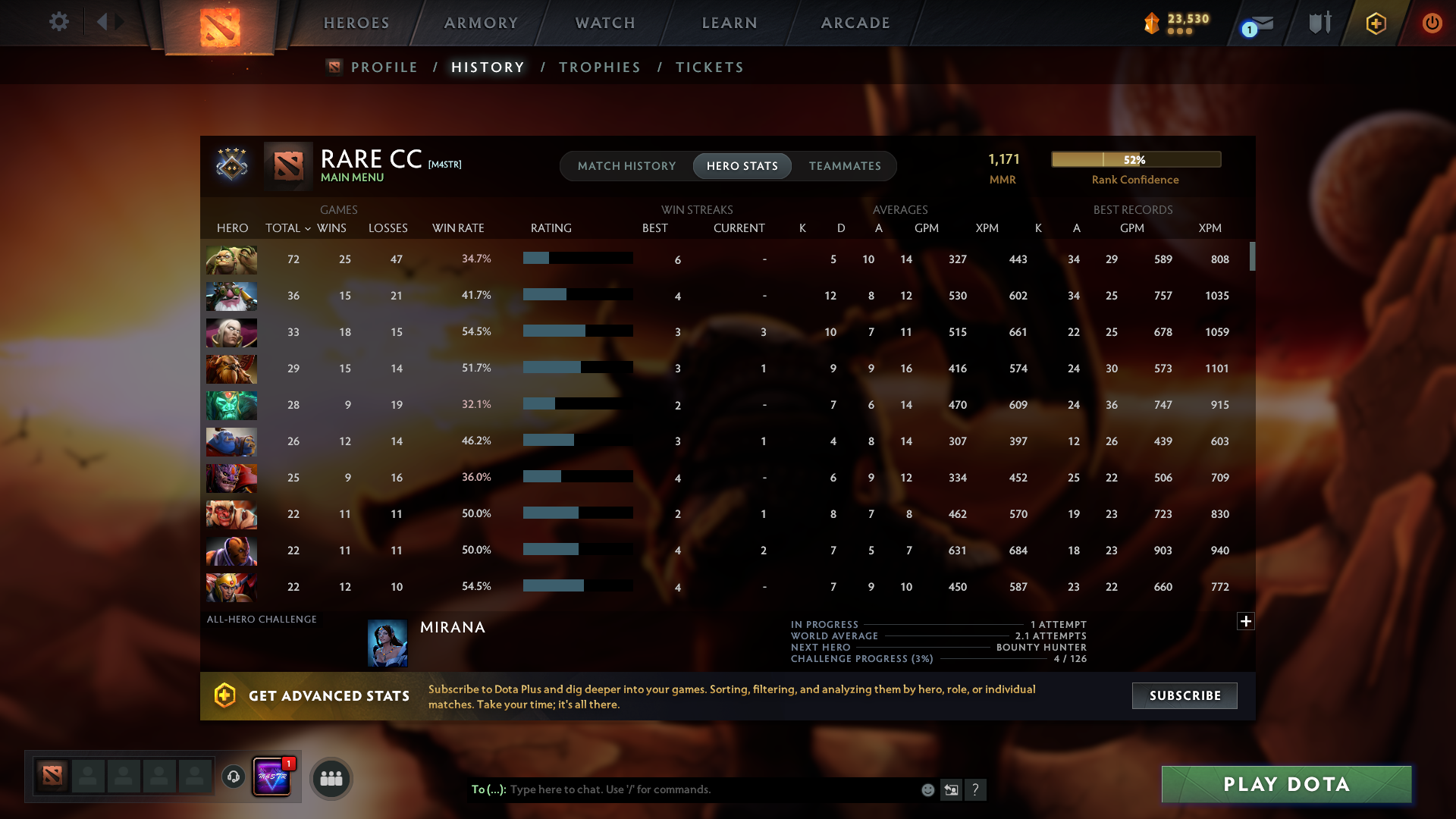Viewport: 1456px width, 819px height.
Task: Click the Rank Confidence progress bar
Action: point(1135,159)
